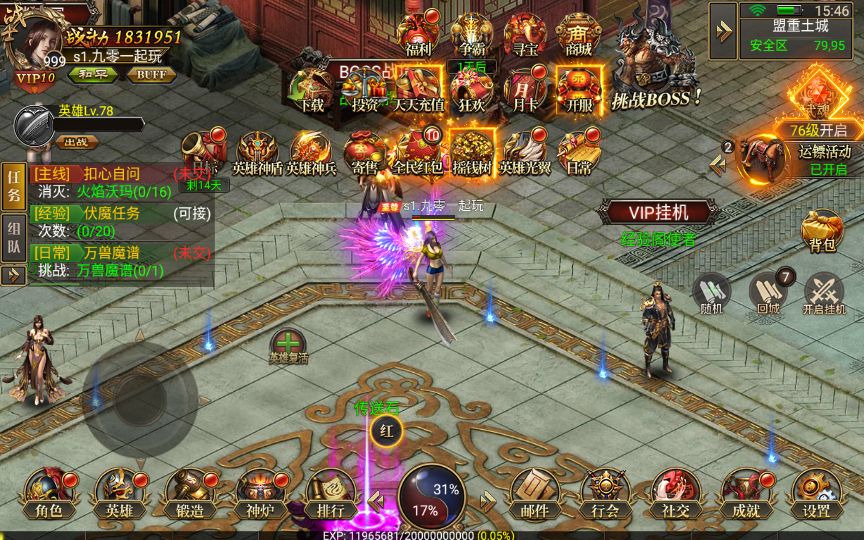Click the BUFF button under the player name
864x540 pixels.
point(151,74)
